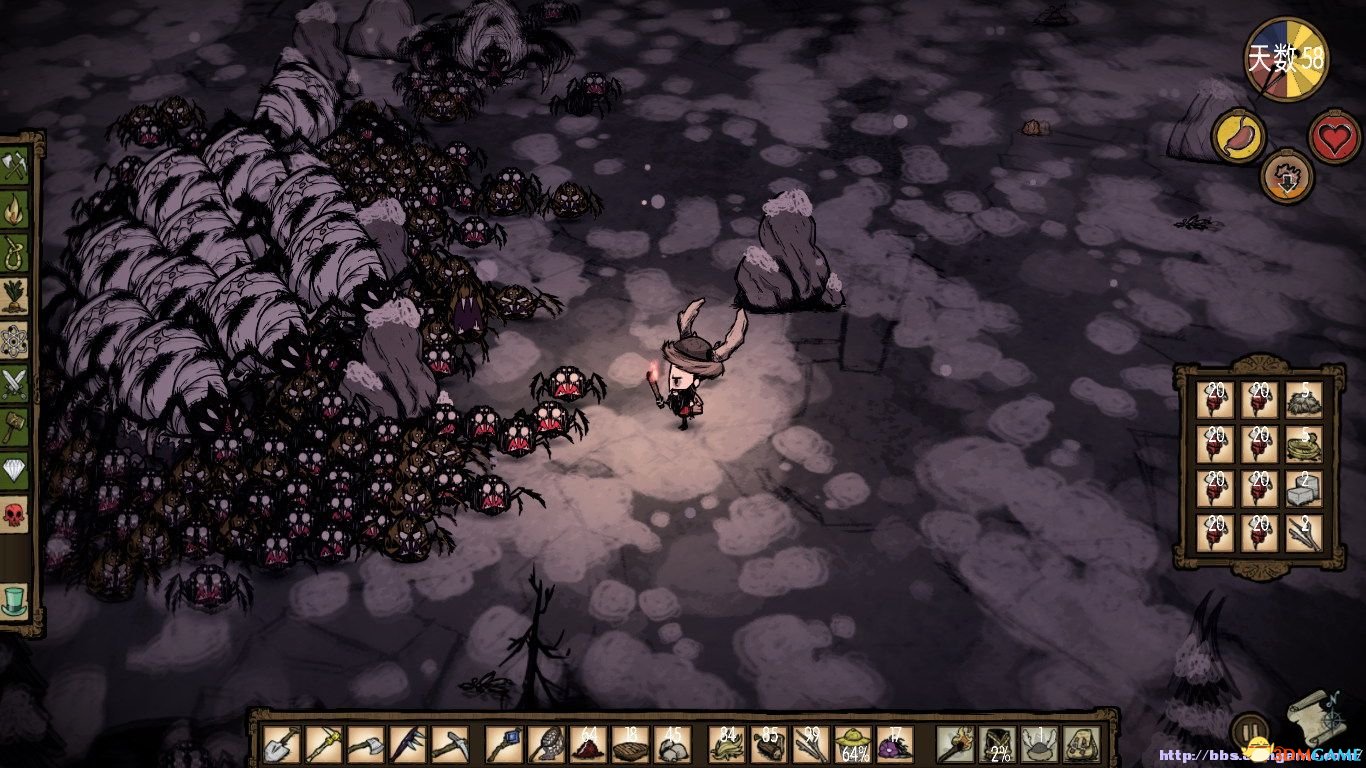Select the pickaxe inventory slot
The image size is (1366, 768).
click(x=450, y=744)
